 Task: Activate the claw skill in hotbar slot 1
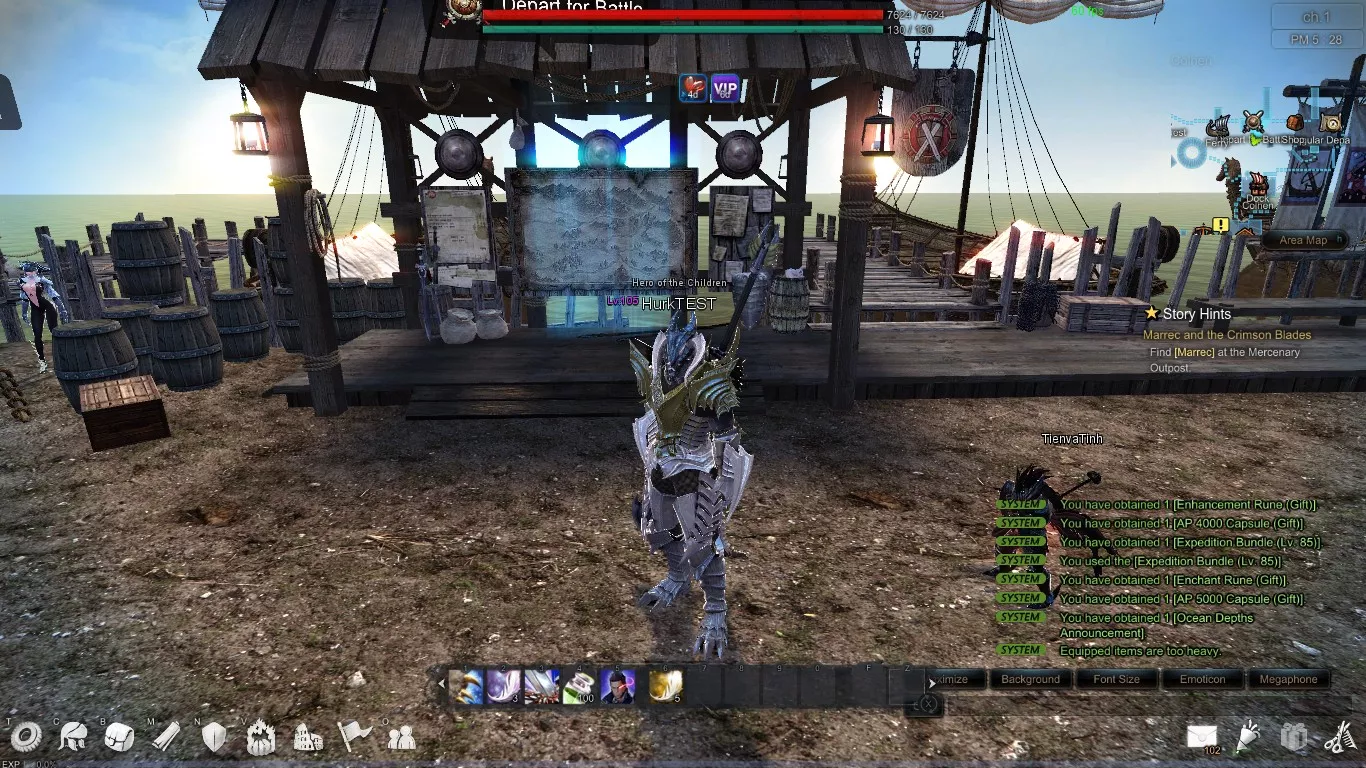466,687
